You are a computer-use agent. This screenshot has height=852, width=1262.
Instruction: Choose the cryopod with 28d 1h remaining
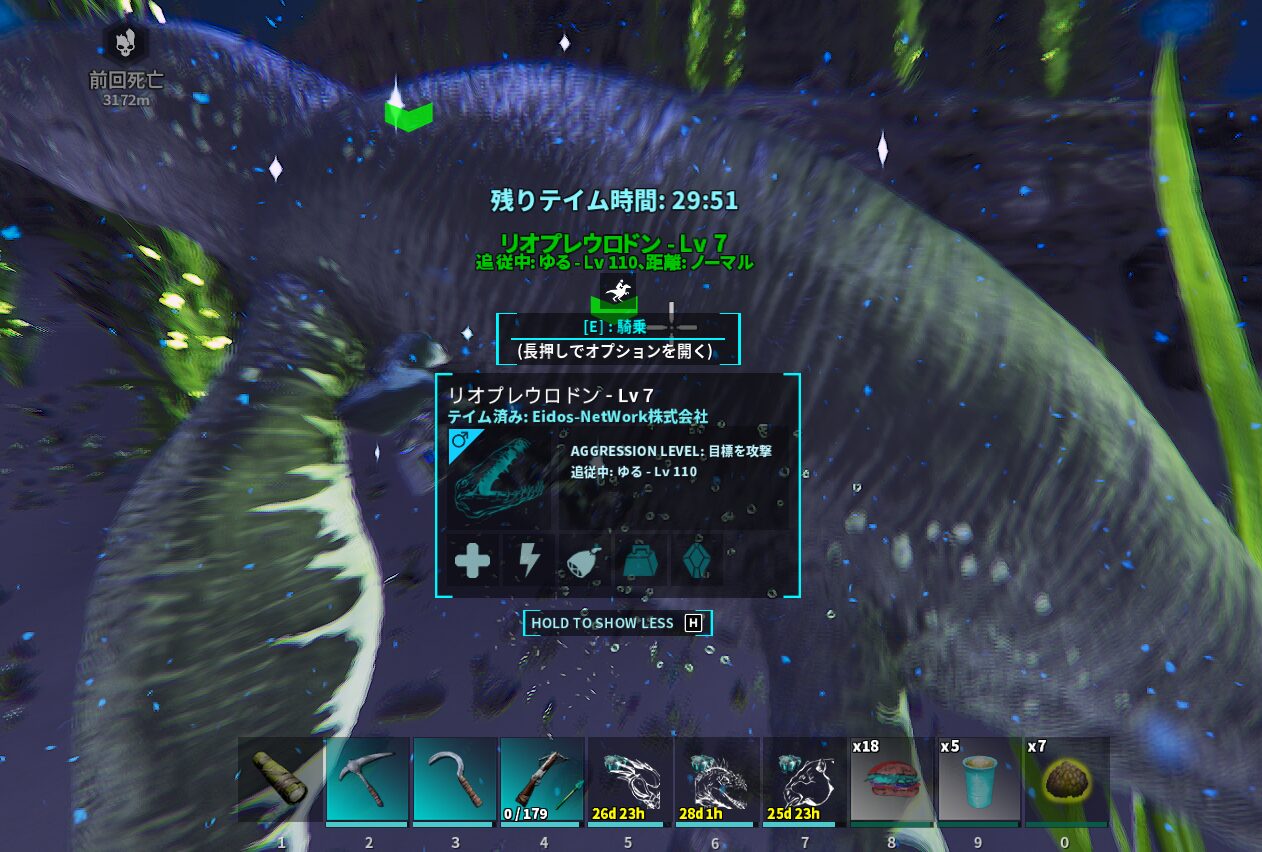tap(717, 780)
